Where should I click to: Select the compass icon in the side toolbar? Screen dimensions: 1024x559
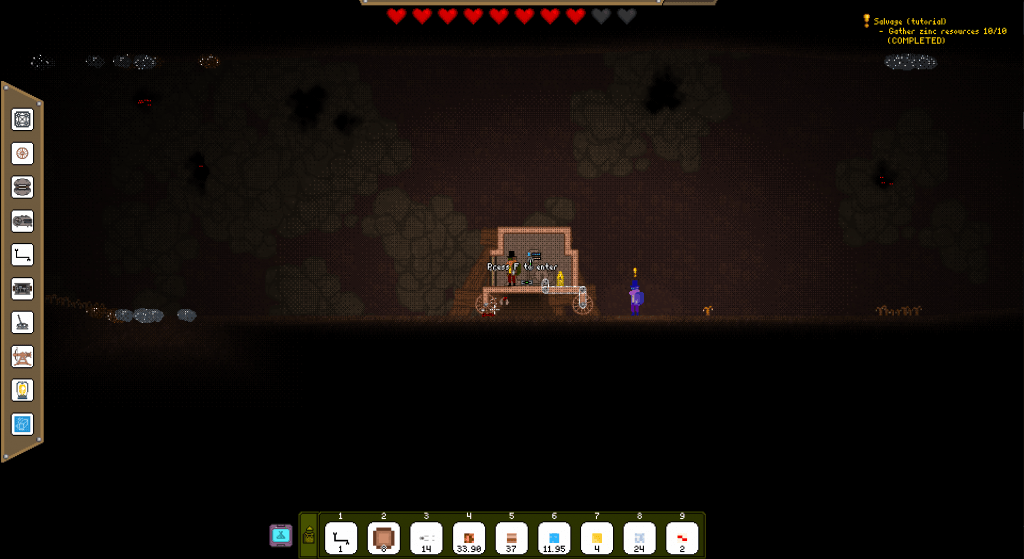click(x=23, y=153)
